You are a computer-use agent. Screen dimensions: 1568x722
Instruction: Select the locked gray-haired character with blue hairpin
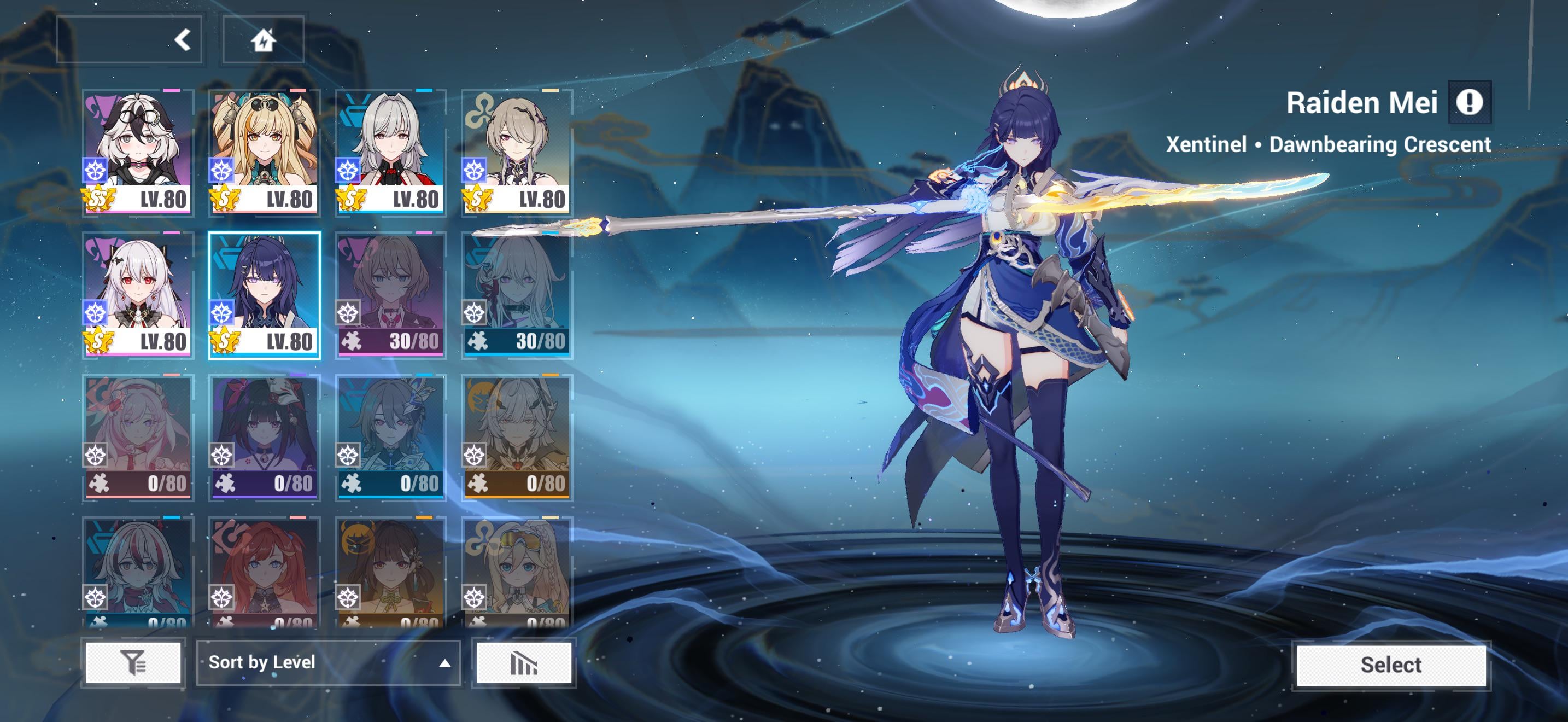tap(391, 437)
